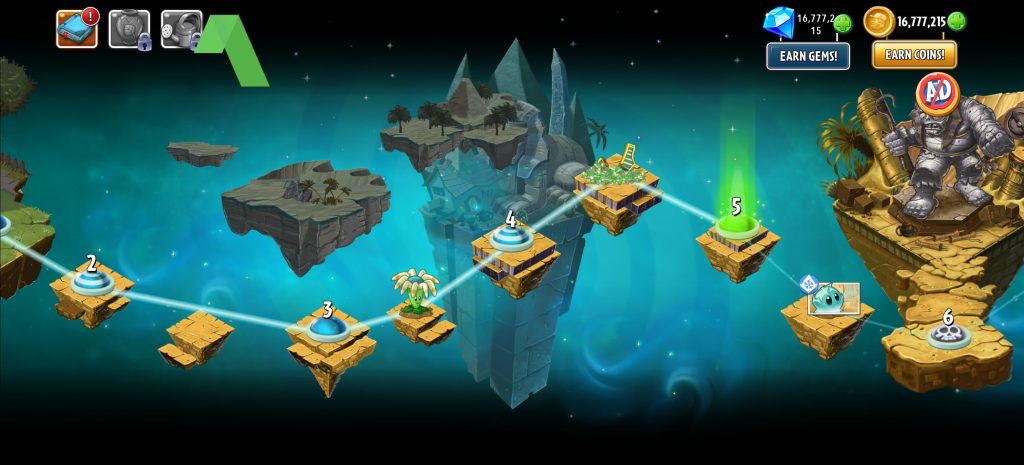This screenshot has width=1024, height=465.
Task: Choose the level 3 node
Action: coord(327,326)
